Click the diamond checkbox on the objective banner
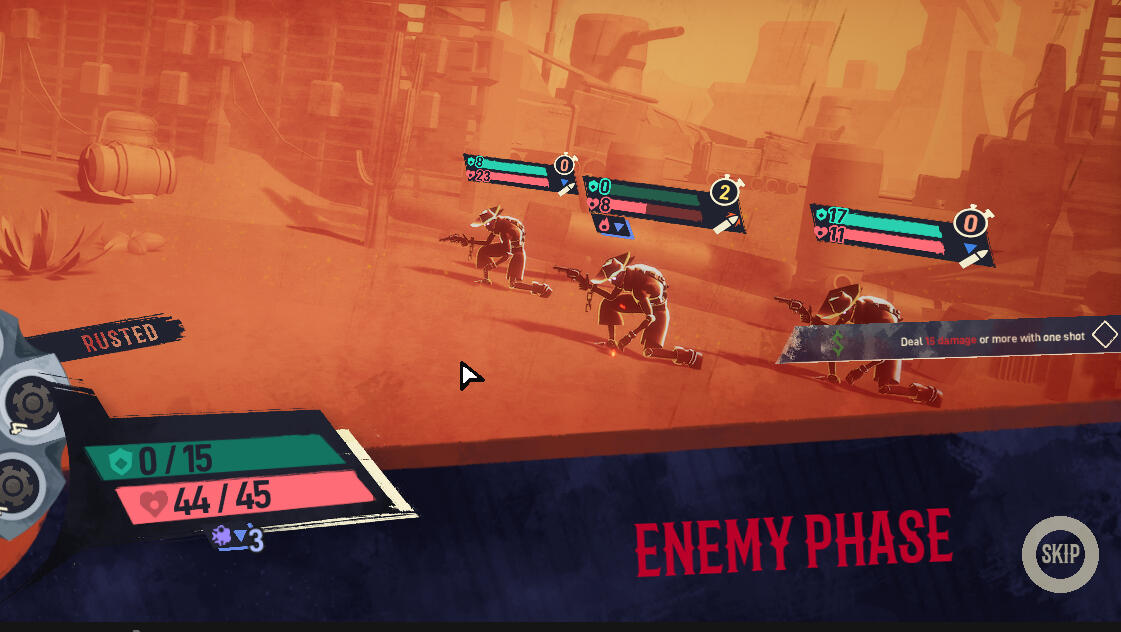 click(1104, 335)
